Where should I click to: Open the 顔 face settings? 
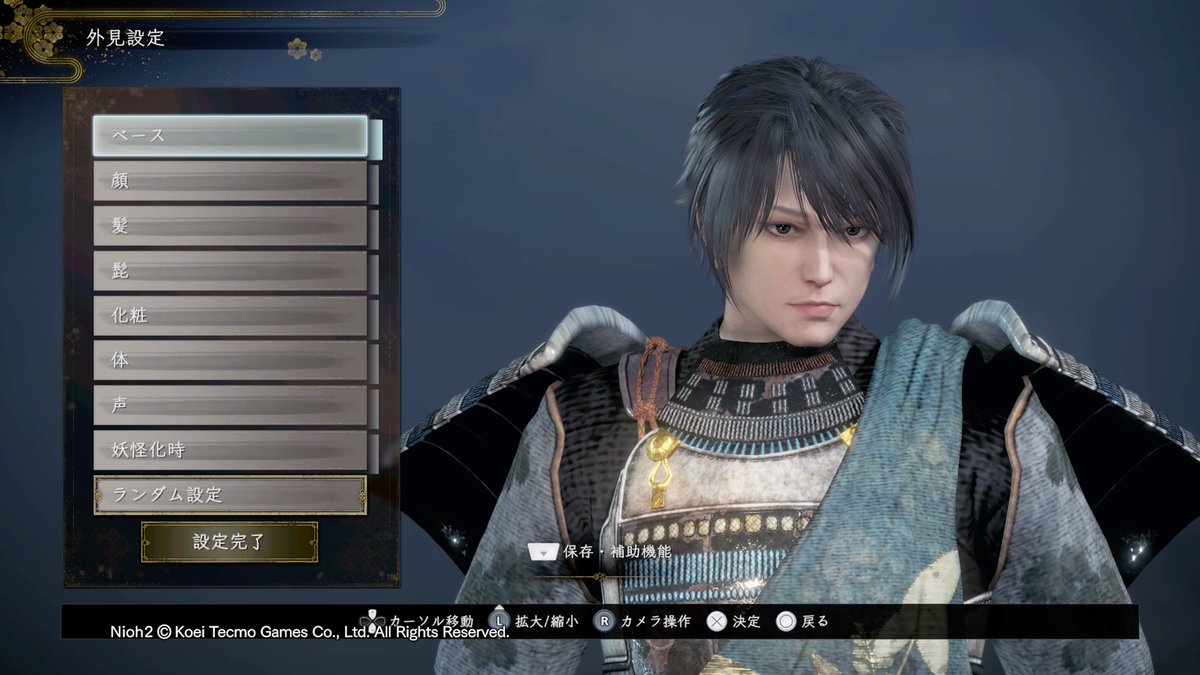pyautogui.click(x=231, y=181)
